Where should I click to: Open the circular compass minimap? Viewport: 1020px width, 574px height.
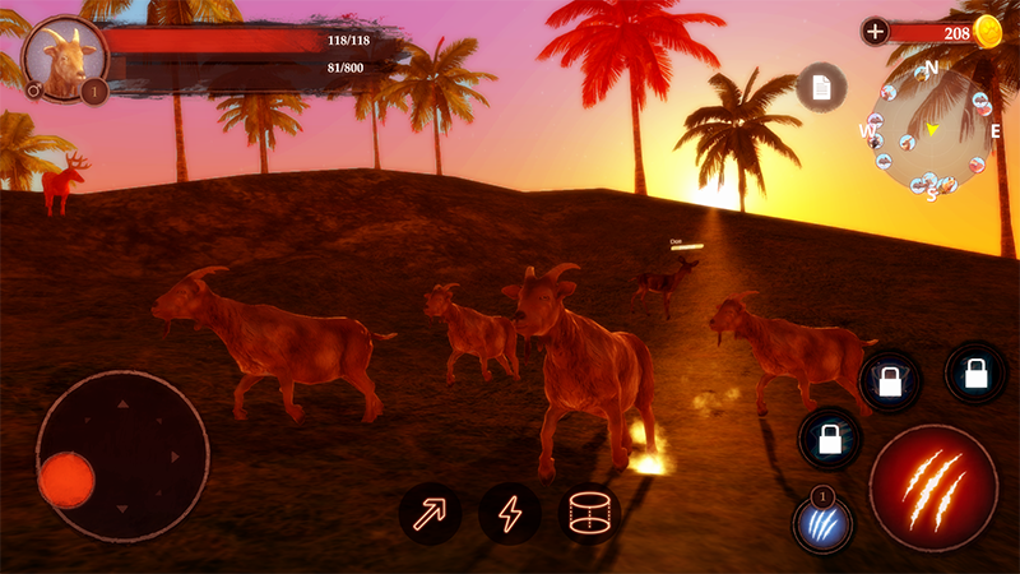(x=930, y=131)
